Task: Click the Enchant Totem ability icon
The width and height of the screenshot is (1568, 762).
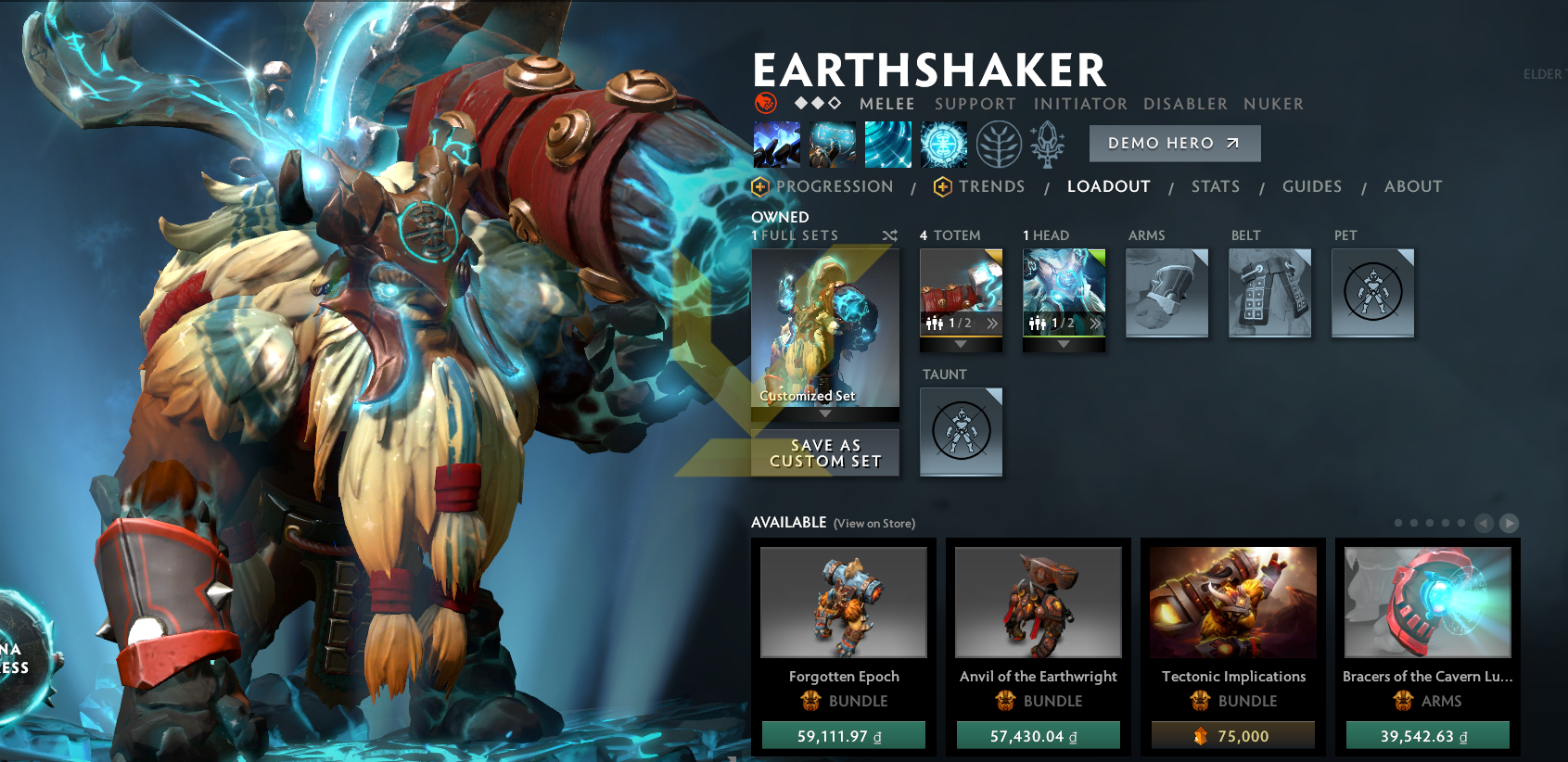Action: tap(832, 144)
